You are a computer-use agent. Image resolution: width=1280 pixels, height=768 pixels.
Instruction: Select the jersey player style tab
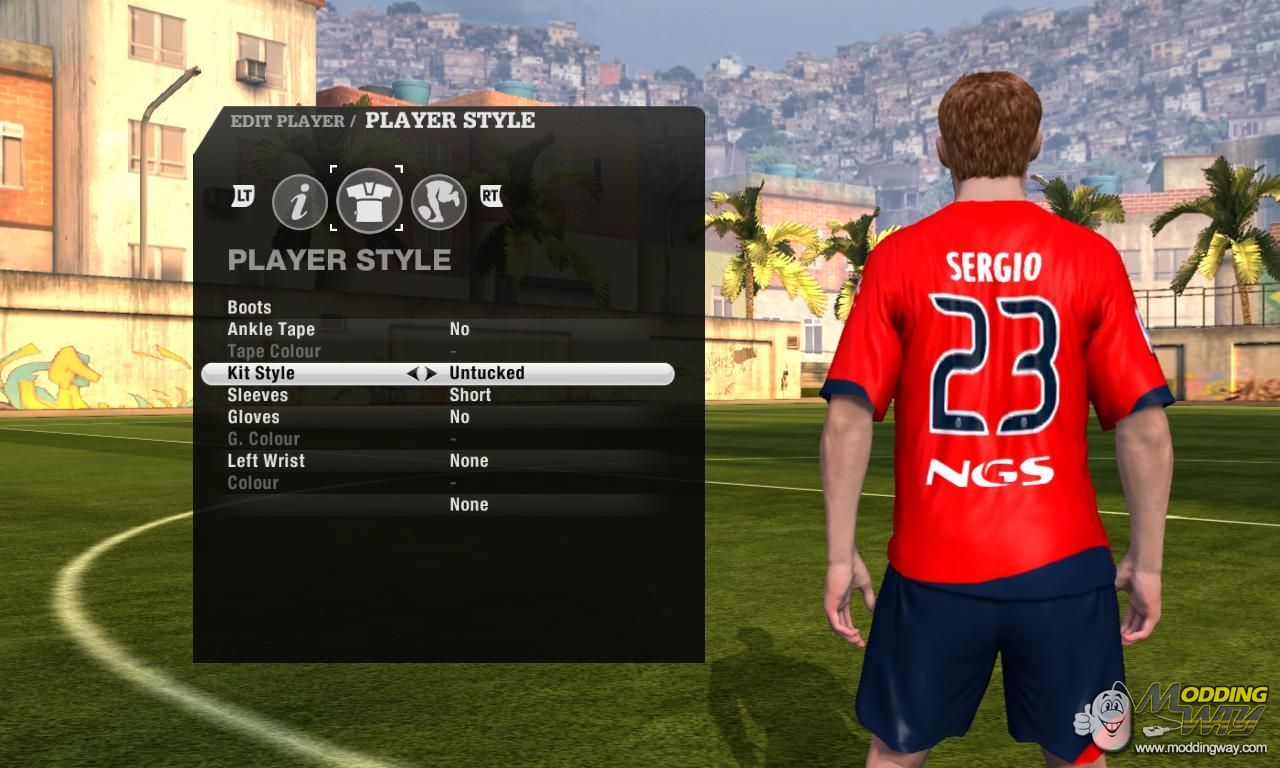click(x=369, y=200)
